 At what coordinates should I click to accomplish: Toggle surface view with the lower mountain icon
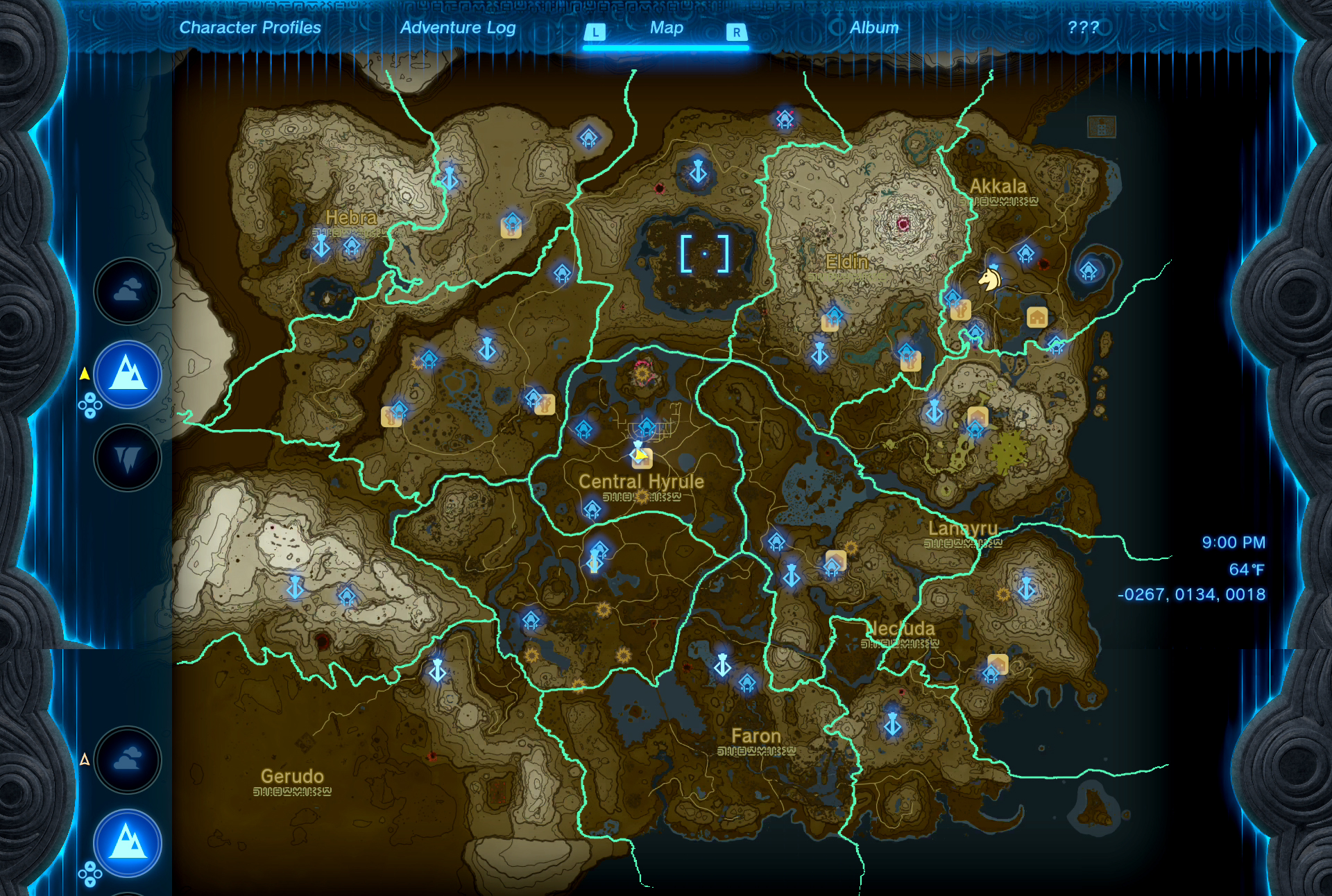(x=127, y=843)
